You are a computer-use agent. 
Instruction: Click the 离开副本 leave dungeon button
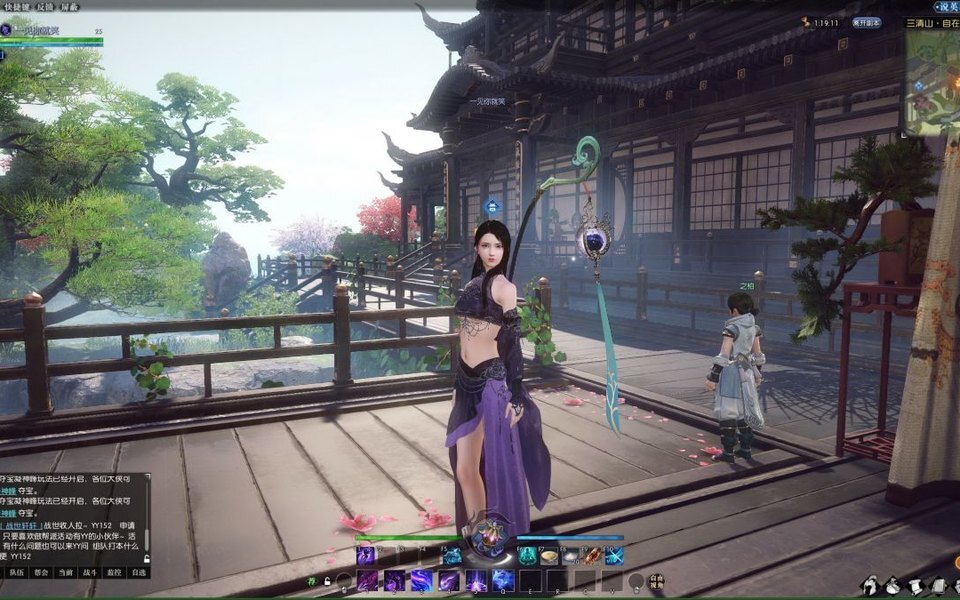pyautogui.click(x=866, y=21)
